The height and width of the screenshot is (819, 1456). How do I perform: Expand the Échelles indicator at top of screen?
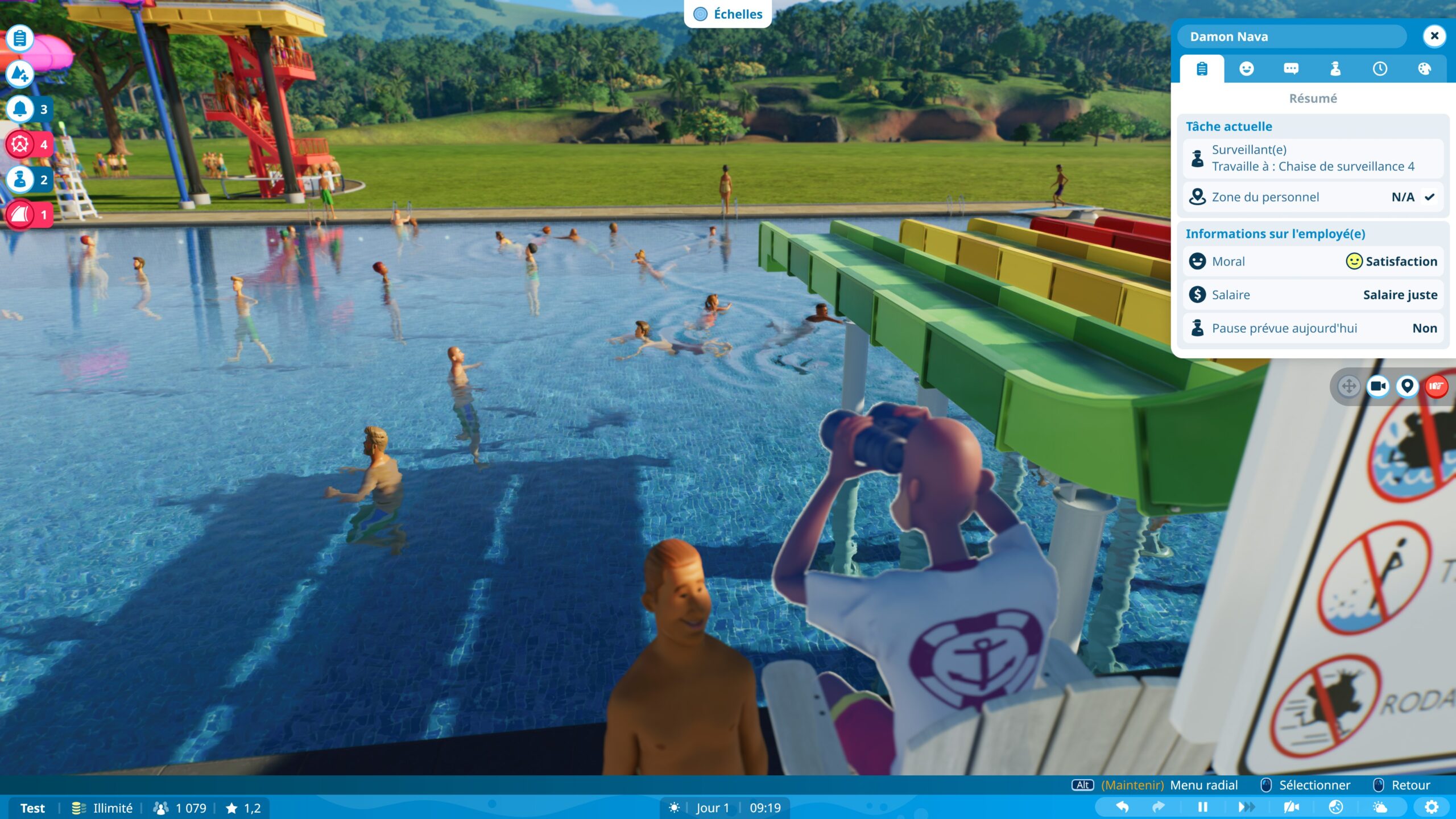(x=728, y=14)
